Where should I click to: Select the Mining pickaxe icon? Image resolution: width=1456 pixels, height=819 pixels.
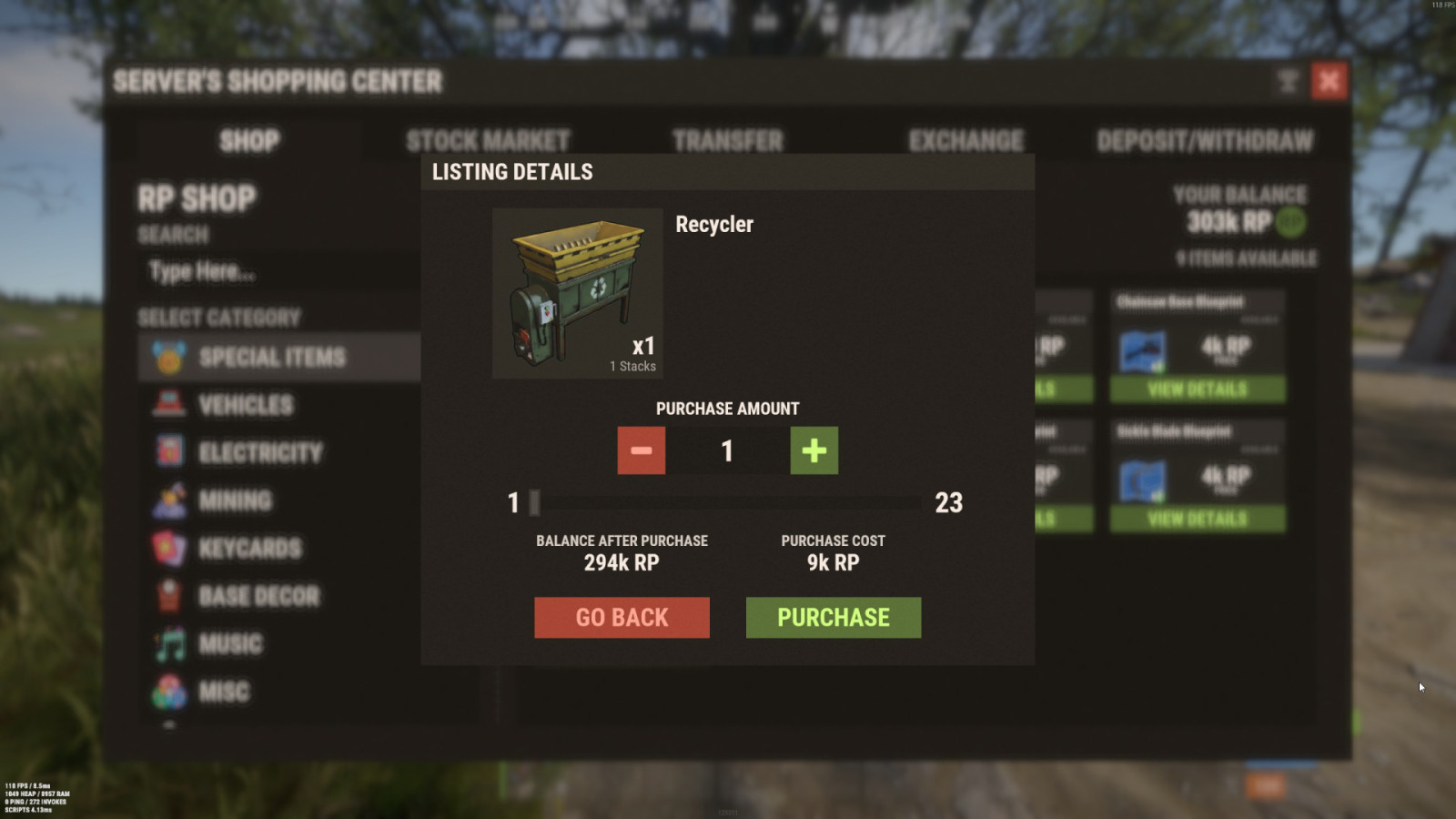click(x=167, y=500)
